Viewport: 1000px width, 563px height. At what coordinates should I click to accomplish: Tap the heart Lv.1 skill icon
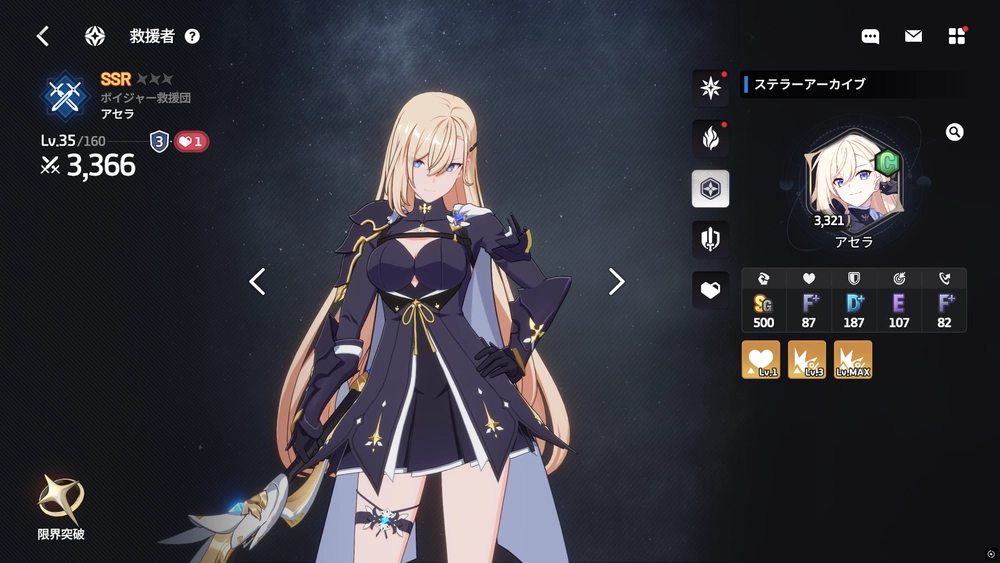[761, 360]
